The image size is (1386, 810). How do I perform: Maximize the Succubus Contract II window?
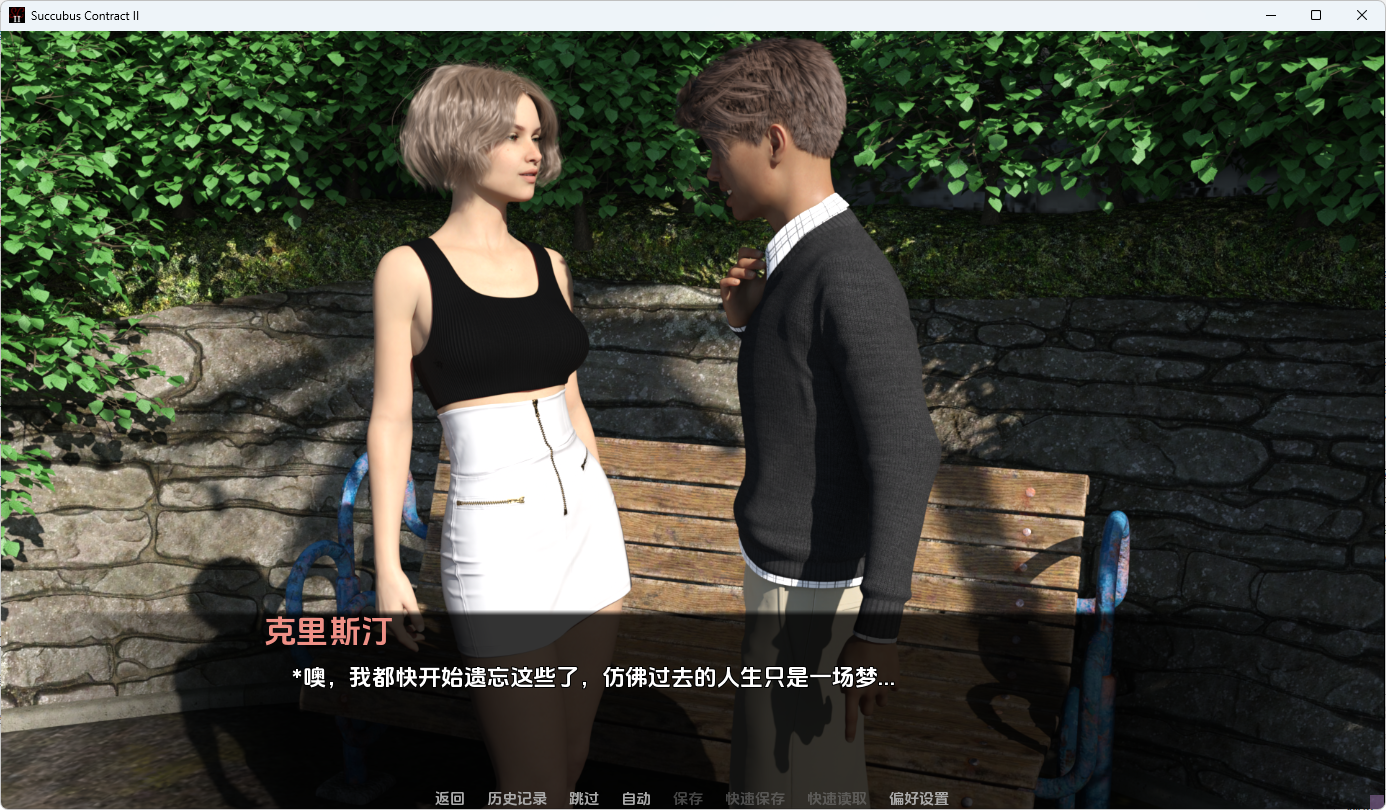1315,15
